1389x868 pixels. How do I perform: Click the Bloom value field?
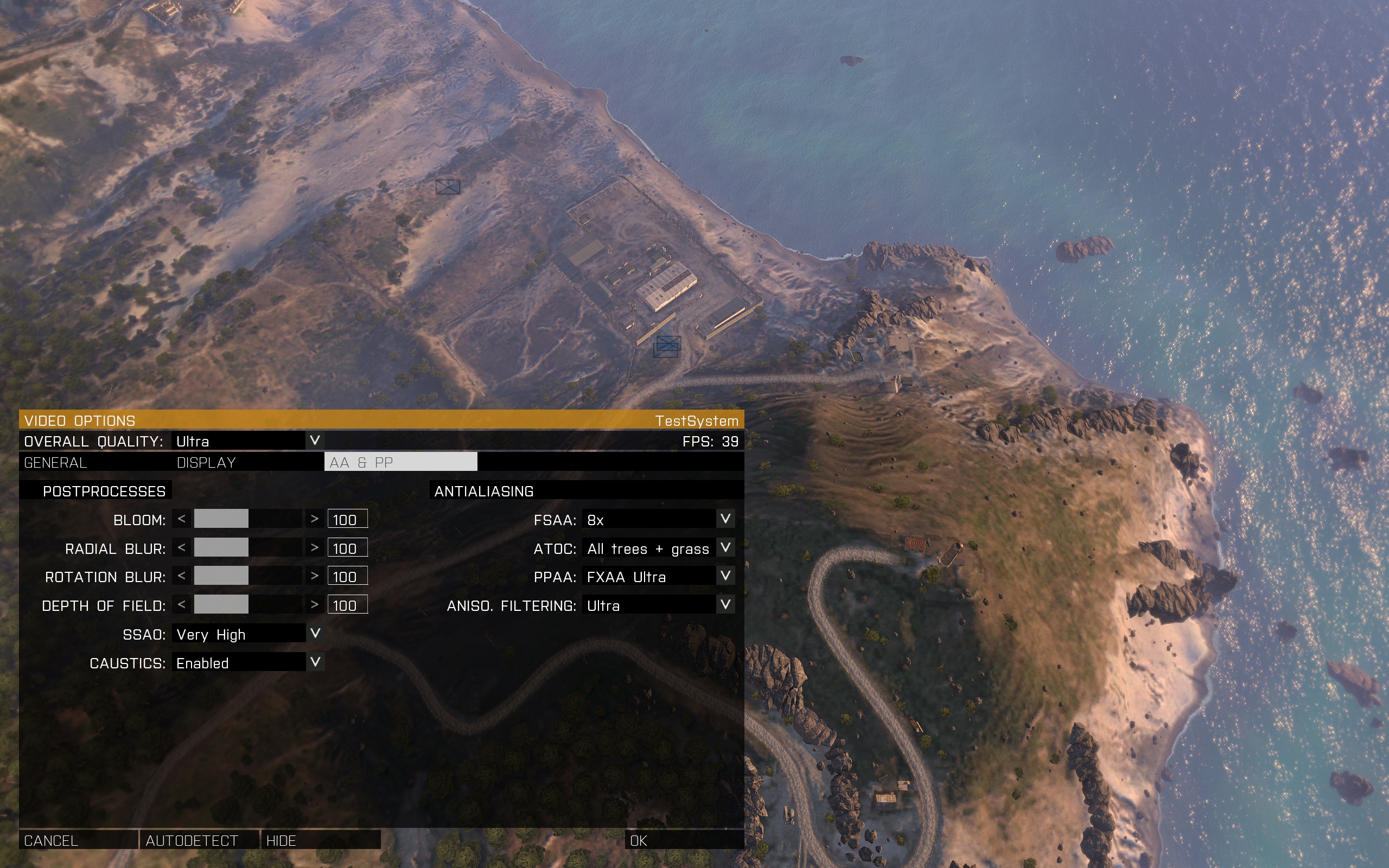pyautogui.click(x=347, y=519)
